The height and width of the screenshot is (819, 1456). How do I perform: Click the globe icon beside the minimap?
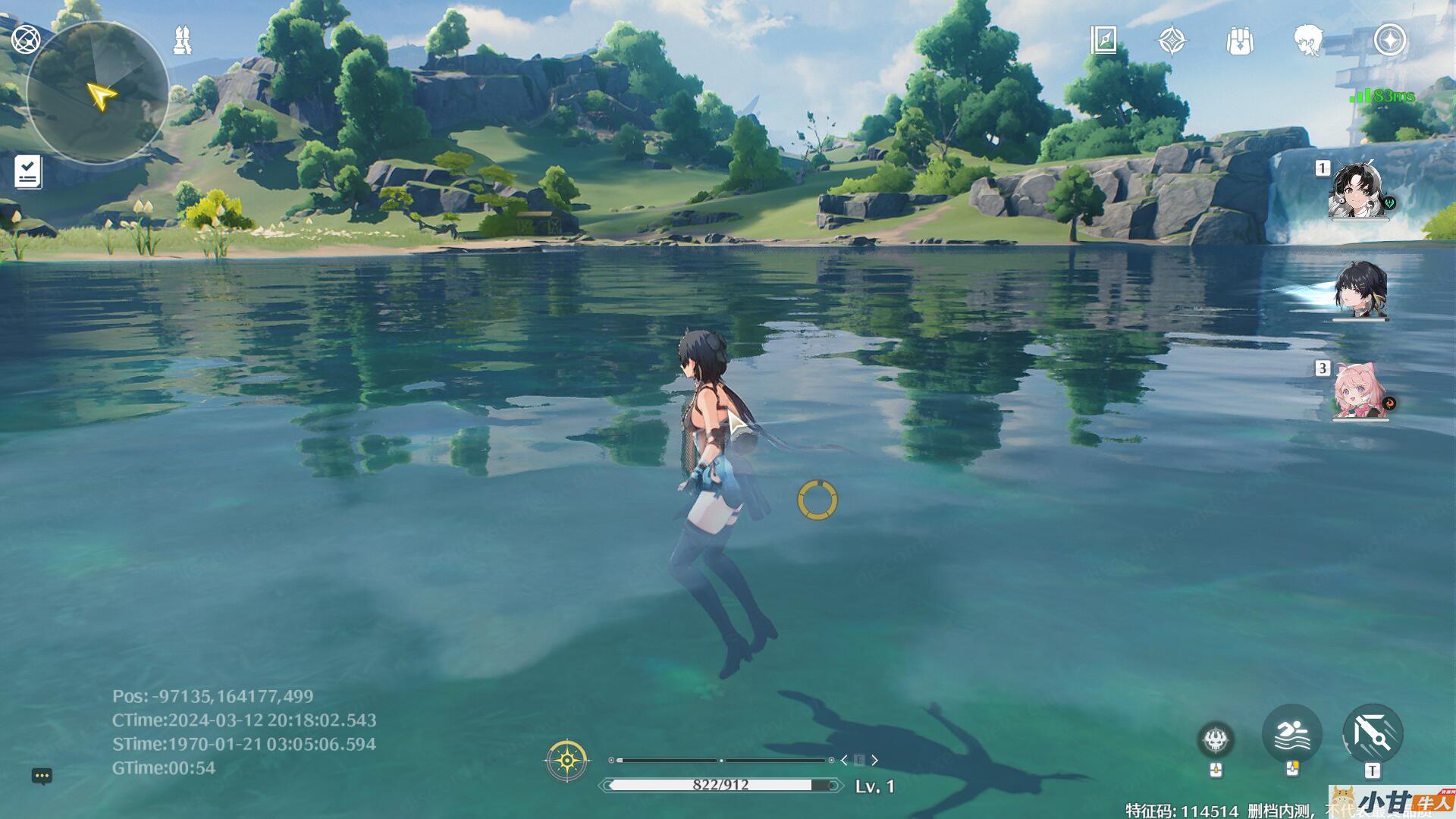26,39
